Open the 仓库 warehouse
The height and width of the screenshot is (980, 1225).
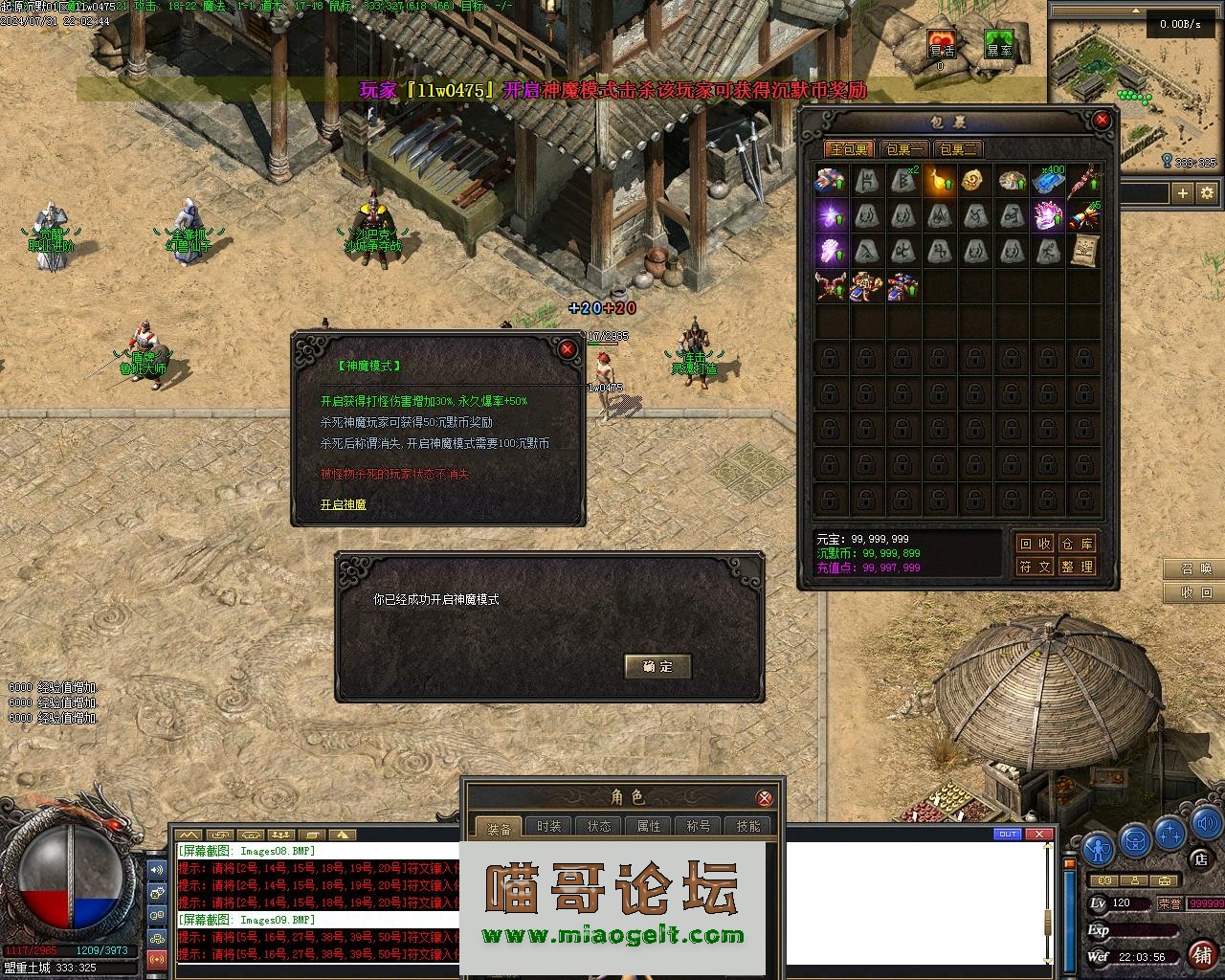[x=1078, y=544]
